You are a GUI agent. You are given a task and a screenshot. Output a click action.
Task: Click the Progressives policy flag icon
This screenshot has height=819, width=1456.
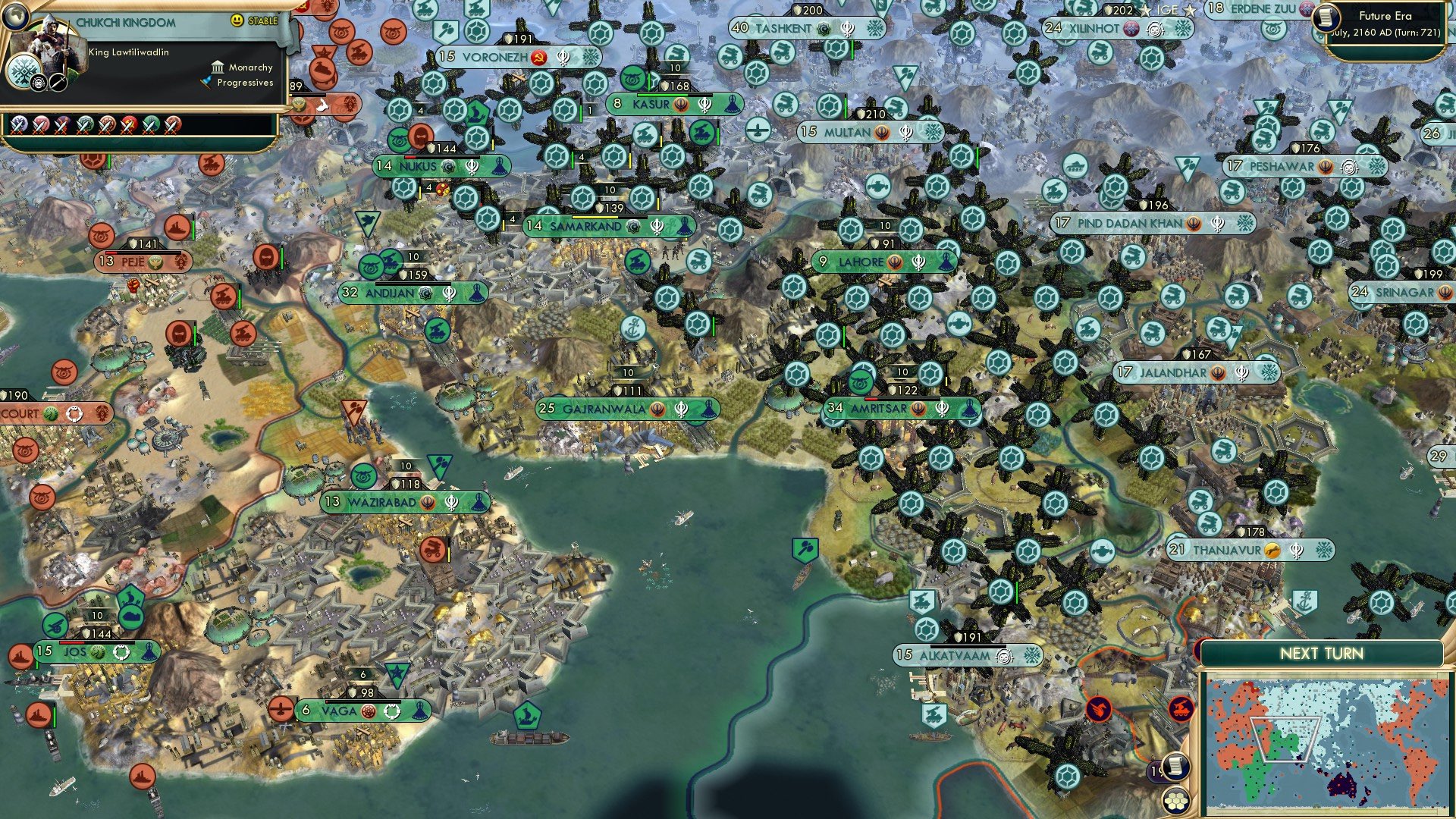tap(206, 83)
